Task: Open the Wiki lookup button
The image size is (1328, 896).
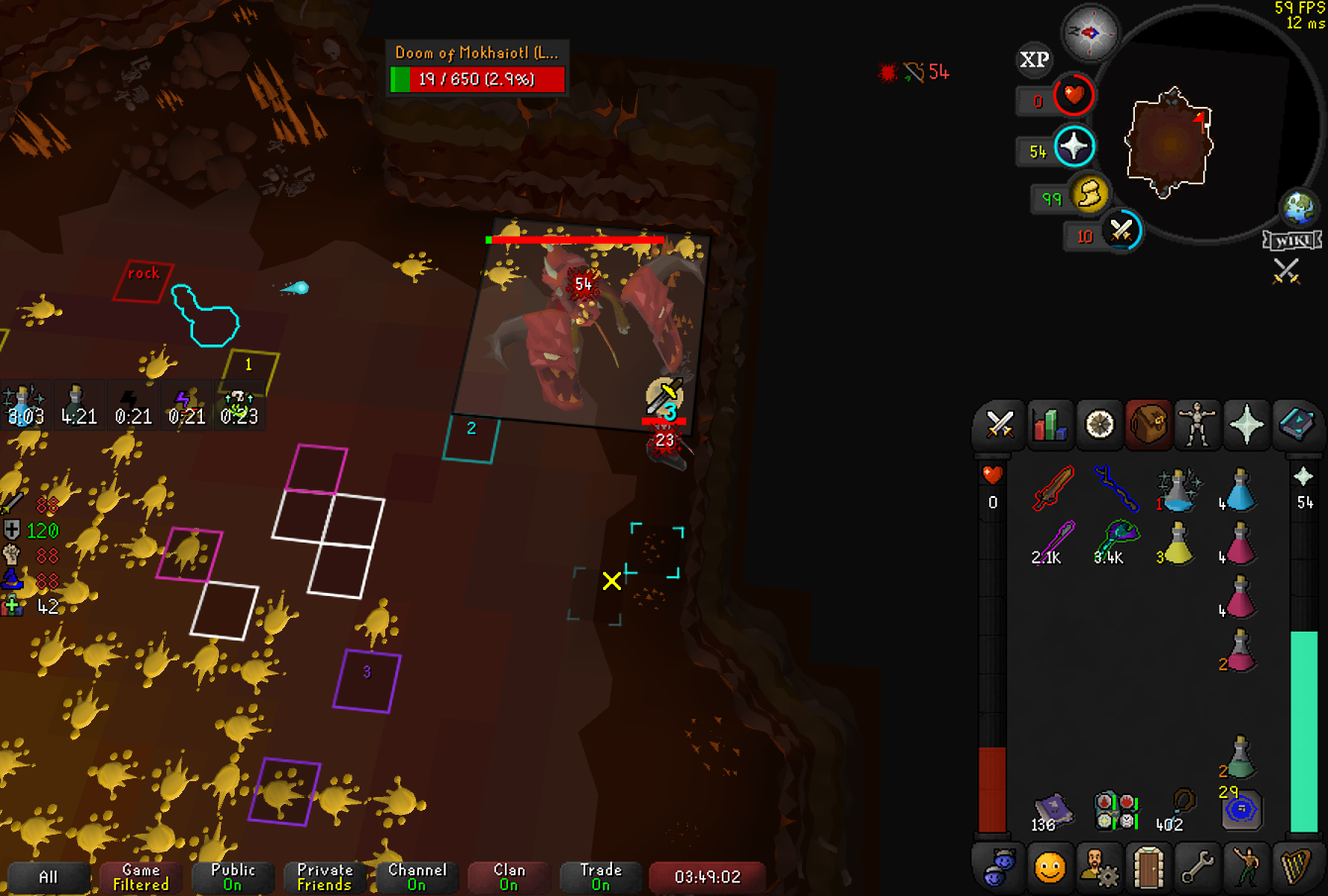Action: (x=1292, y=241)
